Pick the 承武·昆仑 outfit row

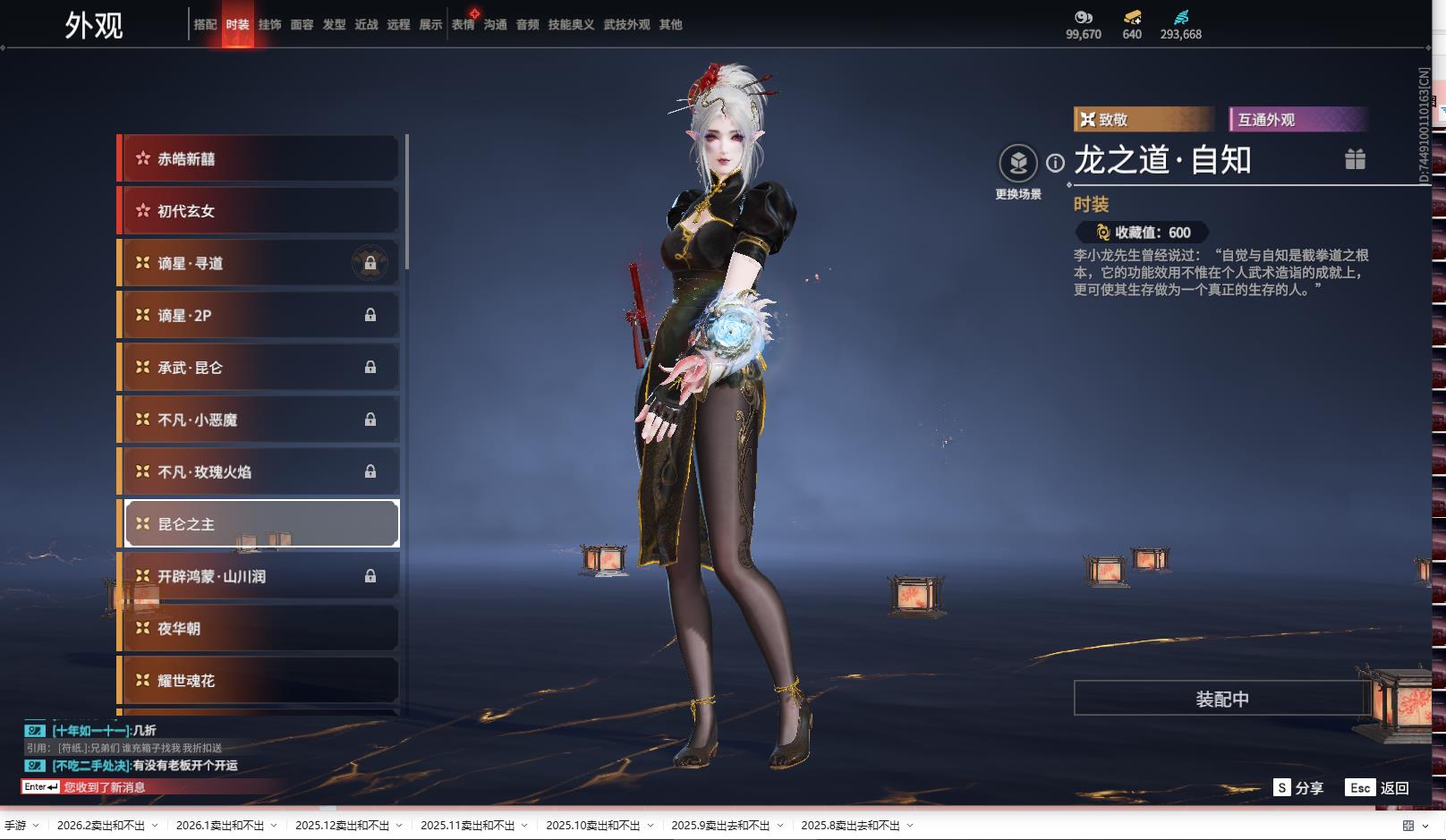pyautogui.click(x=259, y=368)
